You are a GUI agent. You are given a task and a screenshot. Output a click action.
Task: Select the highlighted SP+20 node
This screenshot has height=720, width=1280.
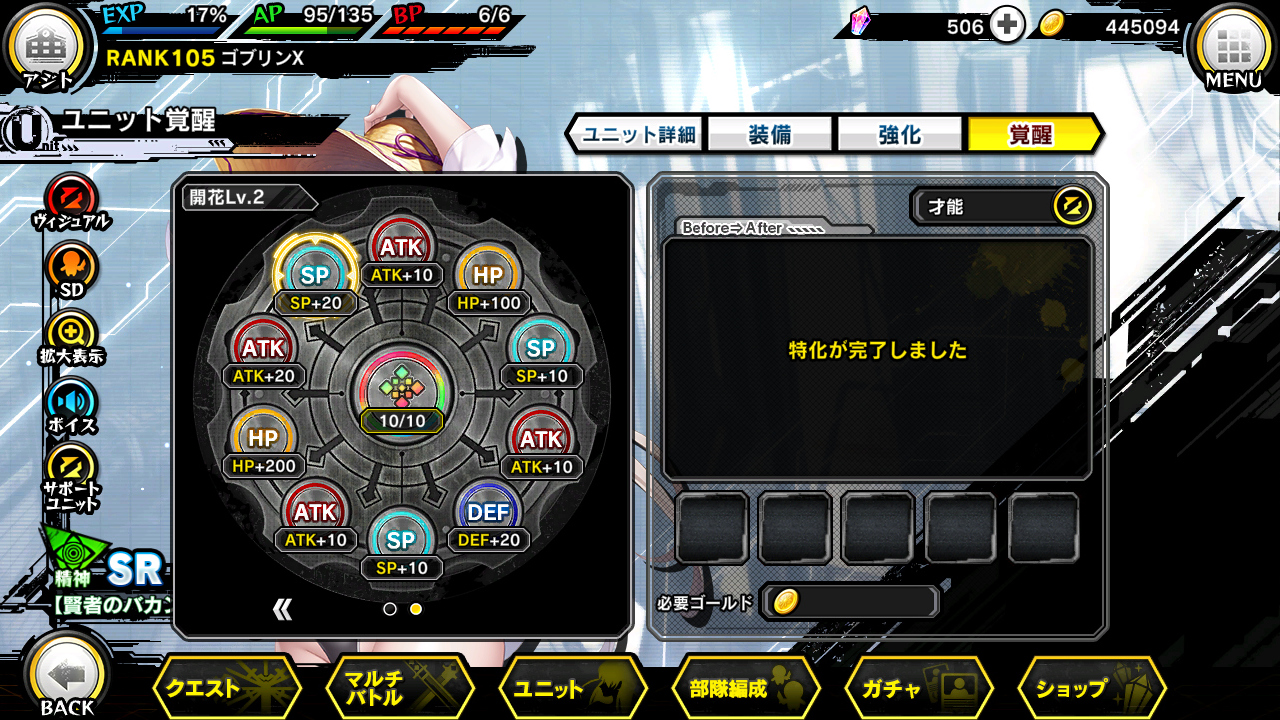[315, 275]
